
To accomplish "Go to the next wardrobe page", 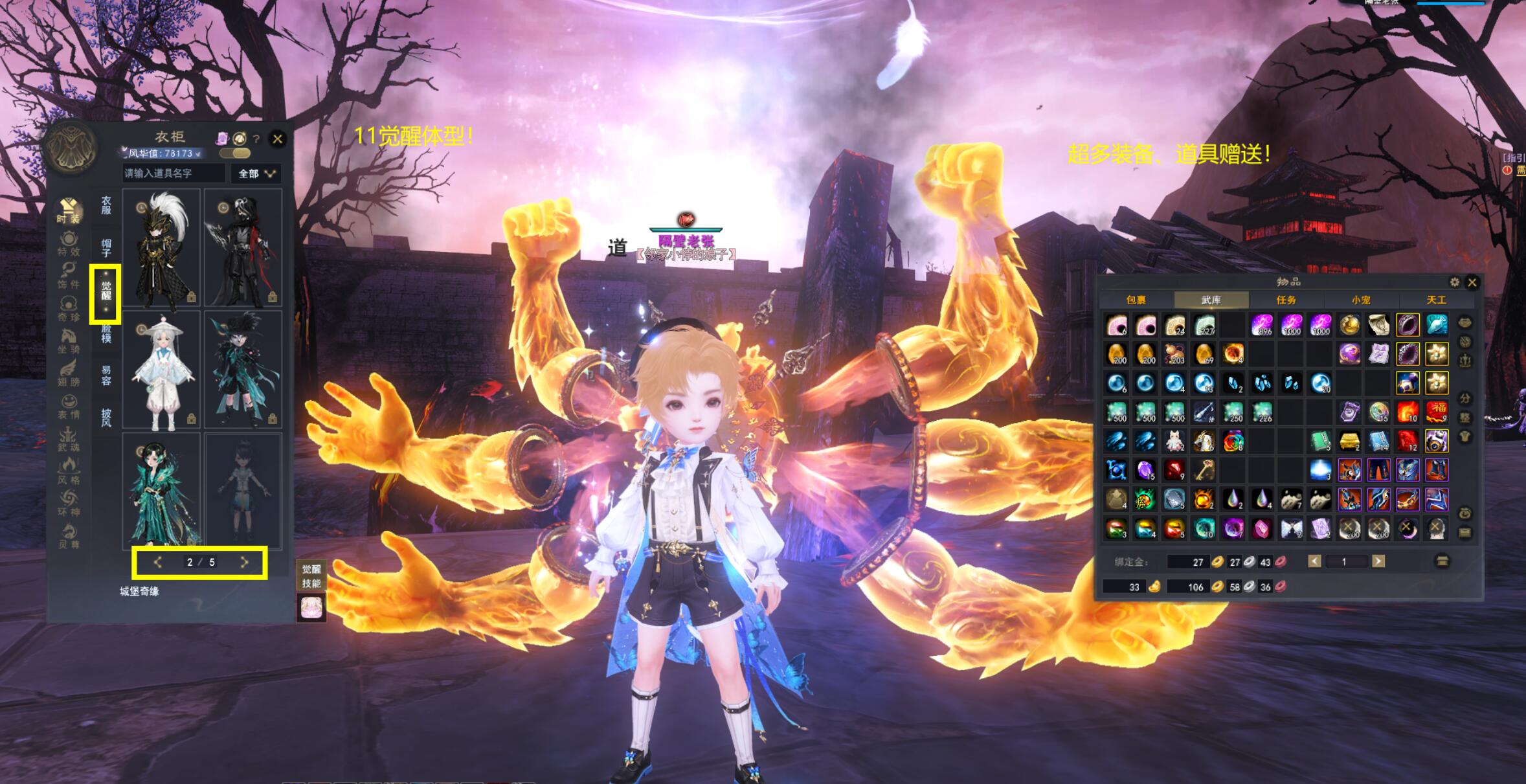I will (x=244, y=563).
